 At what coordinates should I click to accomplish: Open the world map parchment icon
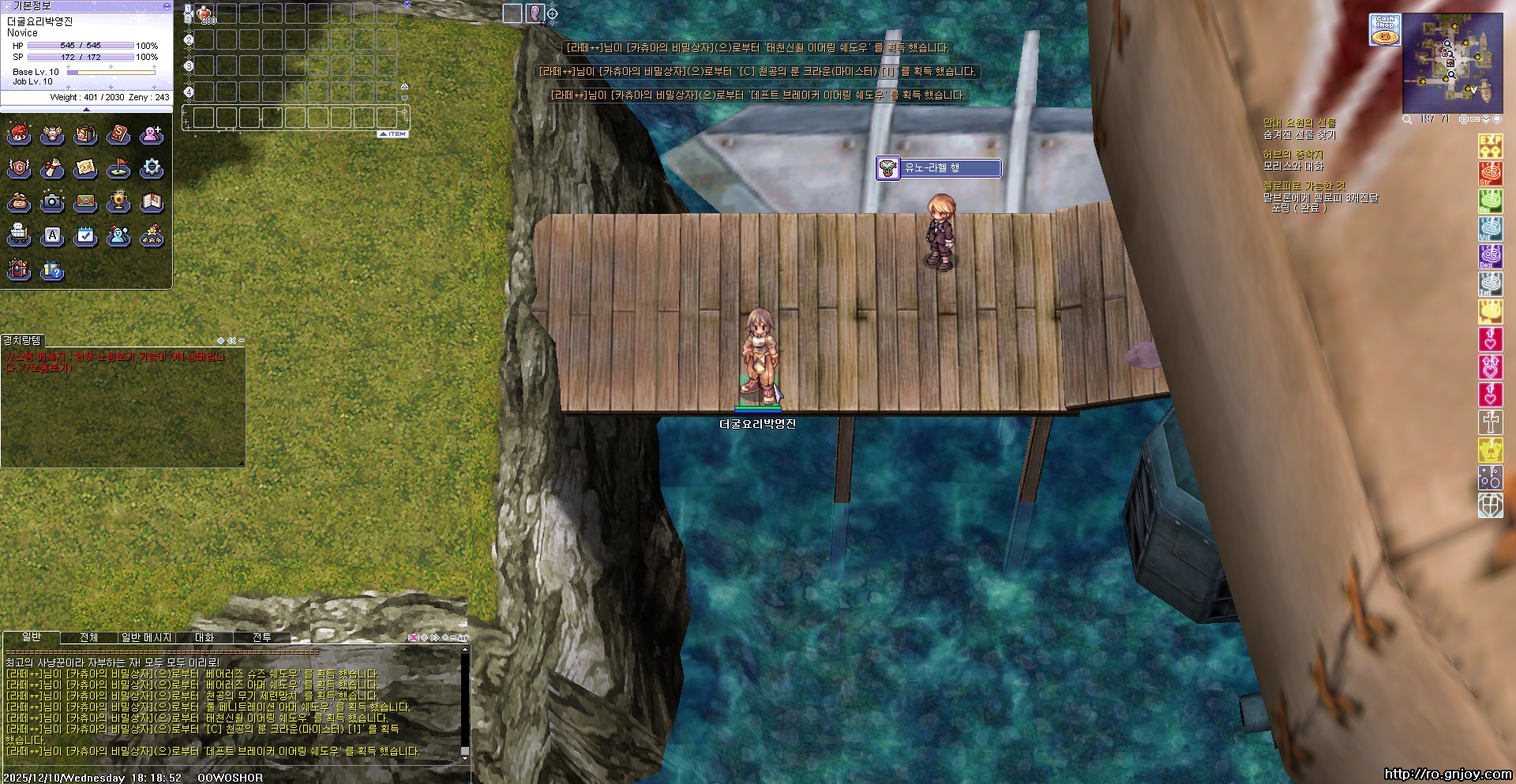pyautogui.click(x=85, y=168)
